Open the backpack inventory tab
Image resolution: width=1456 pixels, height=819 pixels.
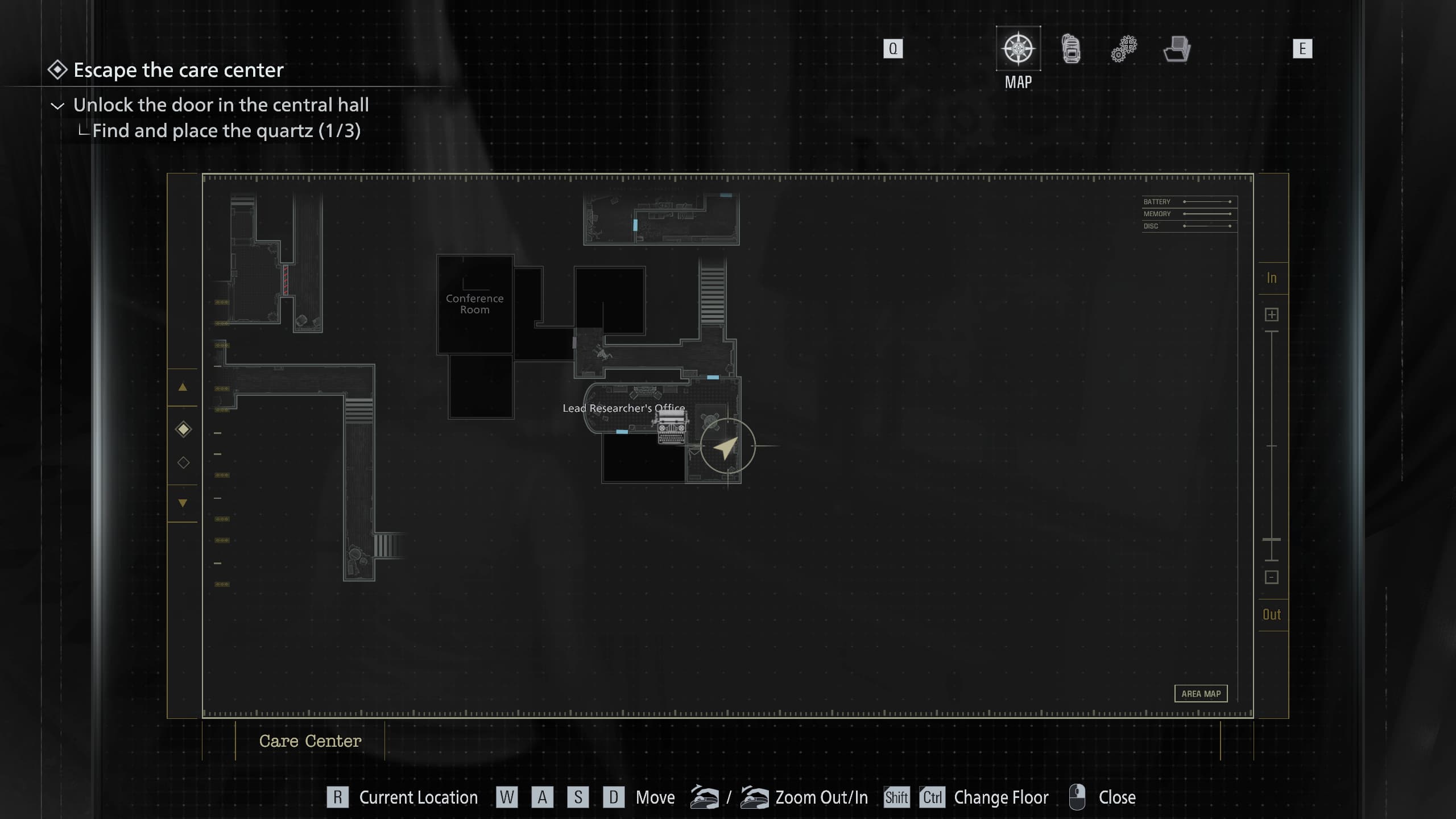click(1071, 49)
